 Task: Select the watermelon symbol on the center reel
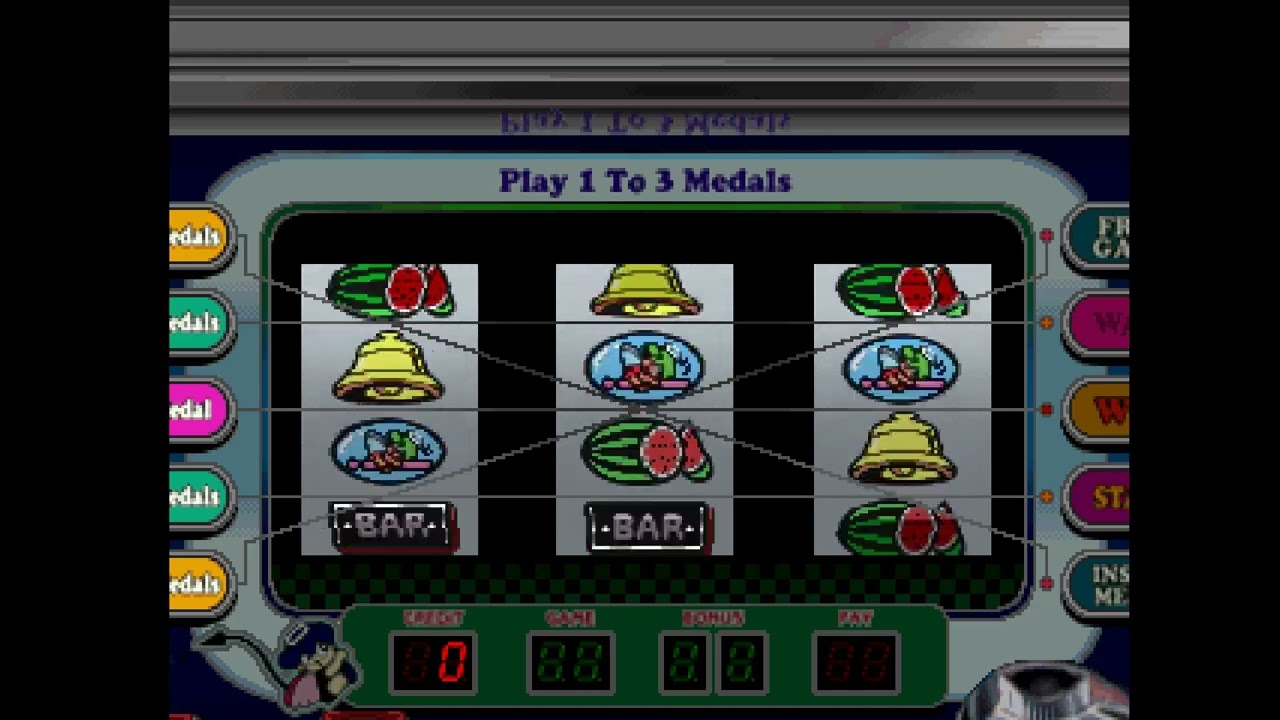645,450
